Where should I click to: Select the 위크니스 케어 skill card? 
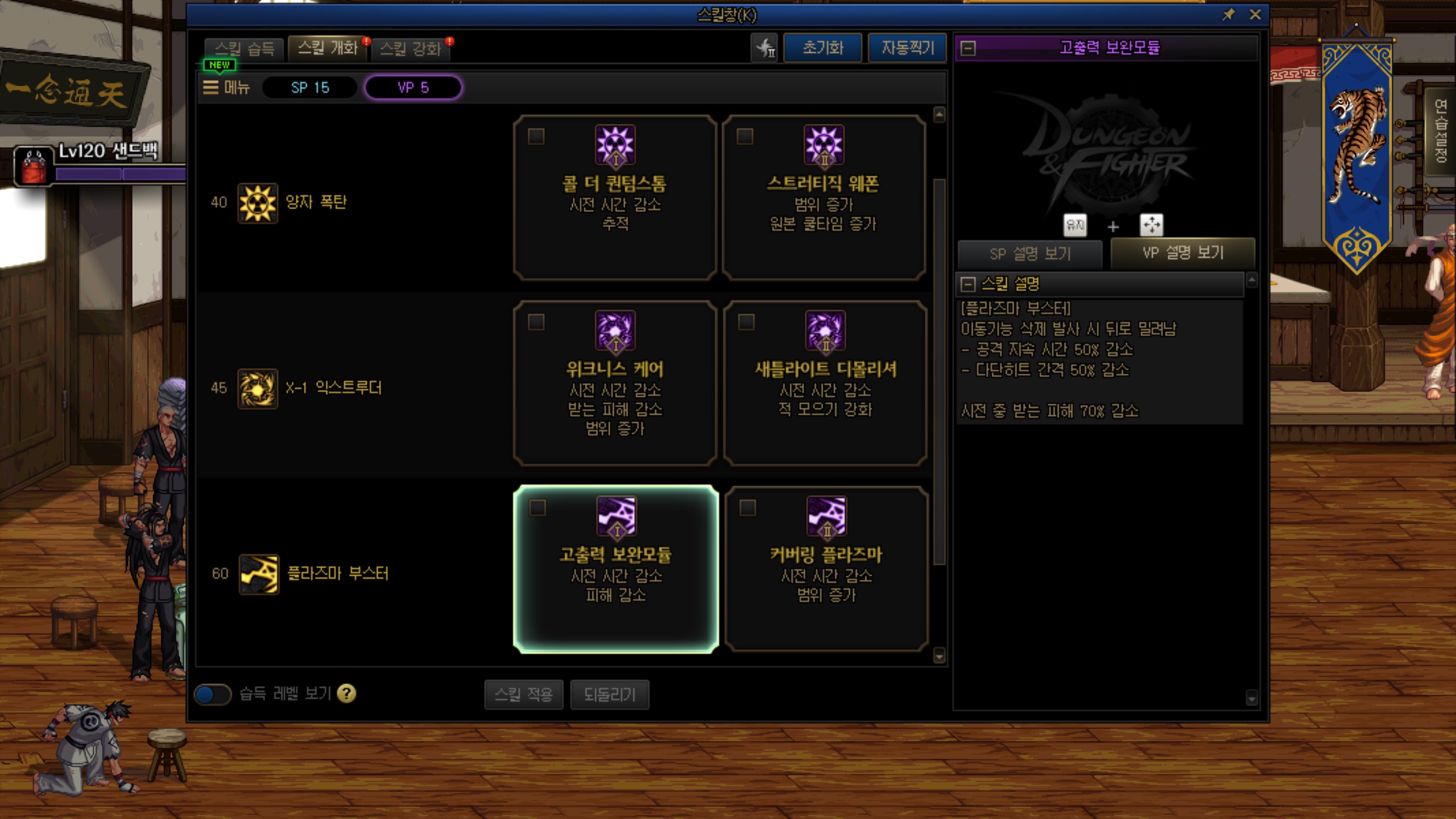tap(615, 383)
